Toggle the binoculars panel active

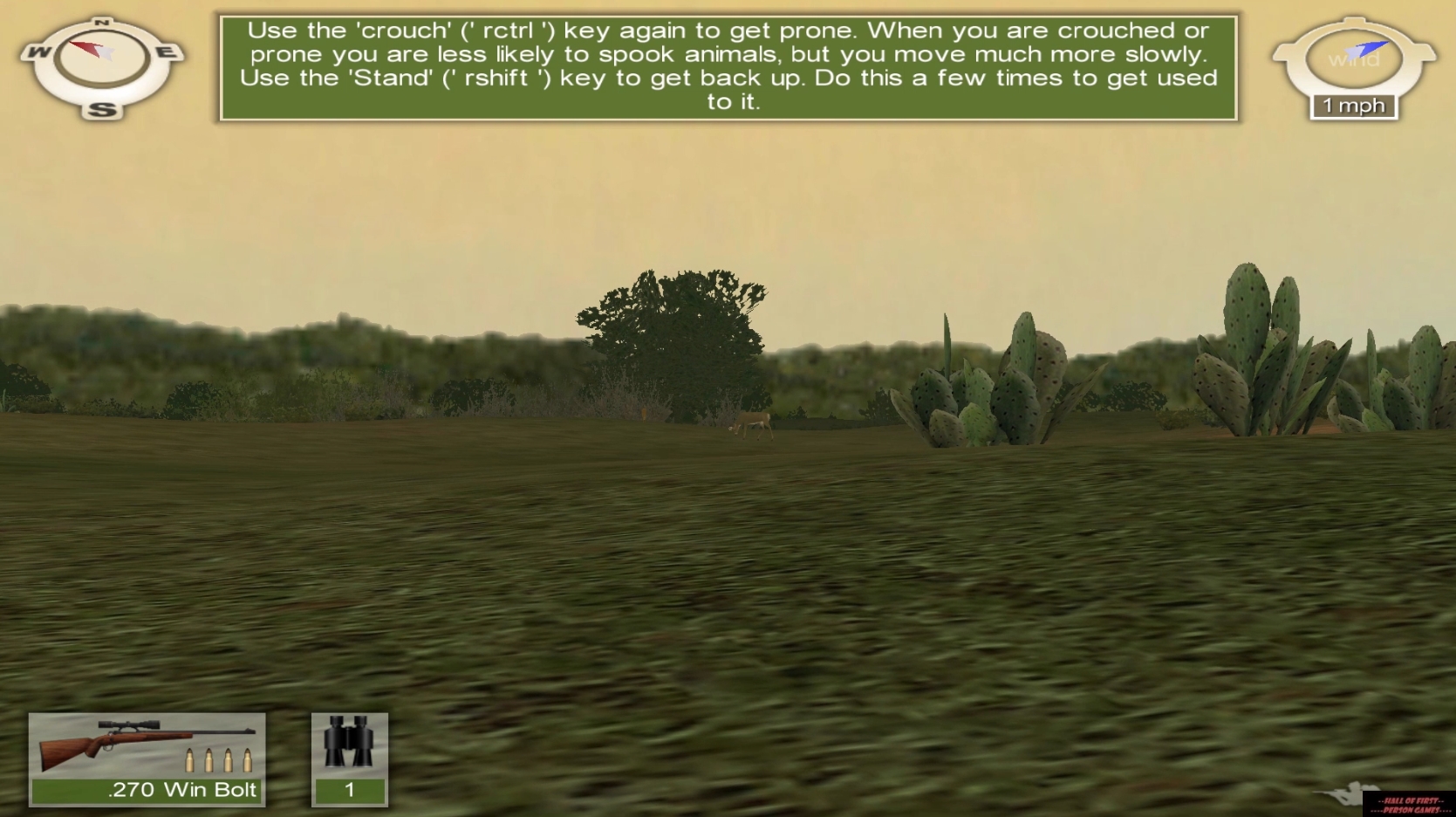(x=348, y=758)
